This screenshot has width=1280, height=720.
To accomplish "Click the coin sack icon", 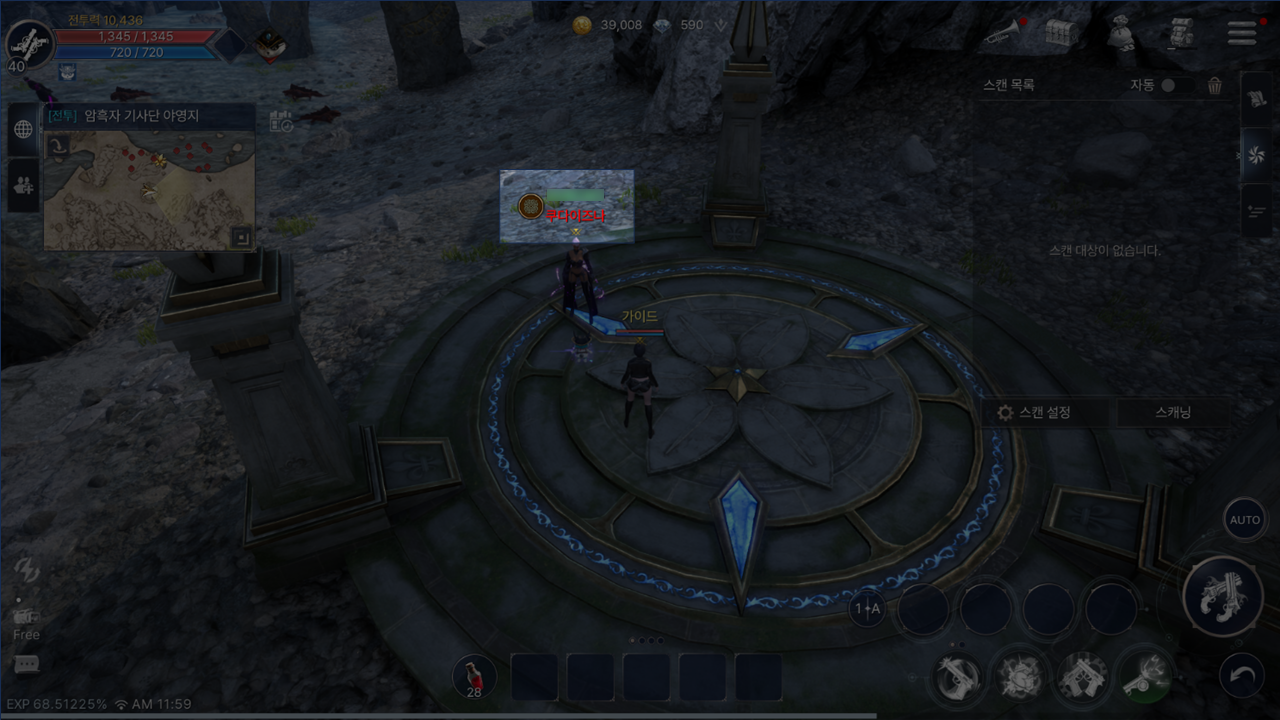I will click(1121, 33).
